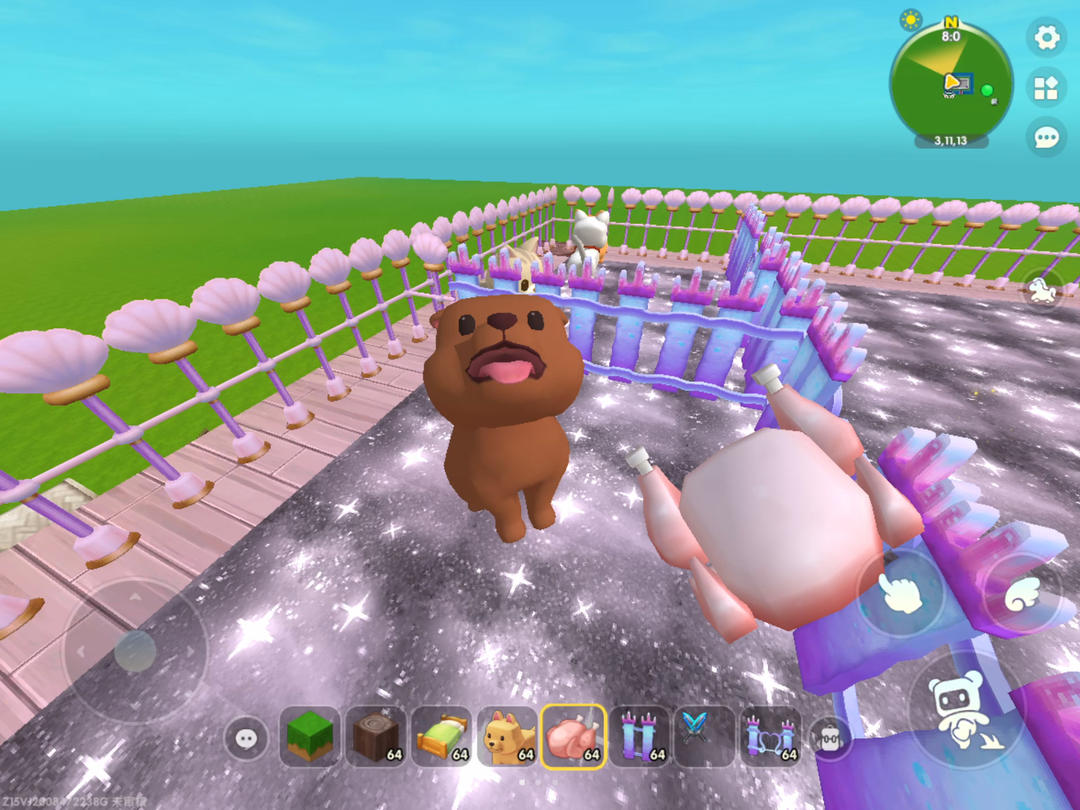Open the speech bubble beside the hotbar
Viewport: 1080px width, 810px height.
click(246, 739)
